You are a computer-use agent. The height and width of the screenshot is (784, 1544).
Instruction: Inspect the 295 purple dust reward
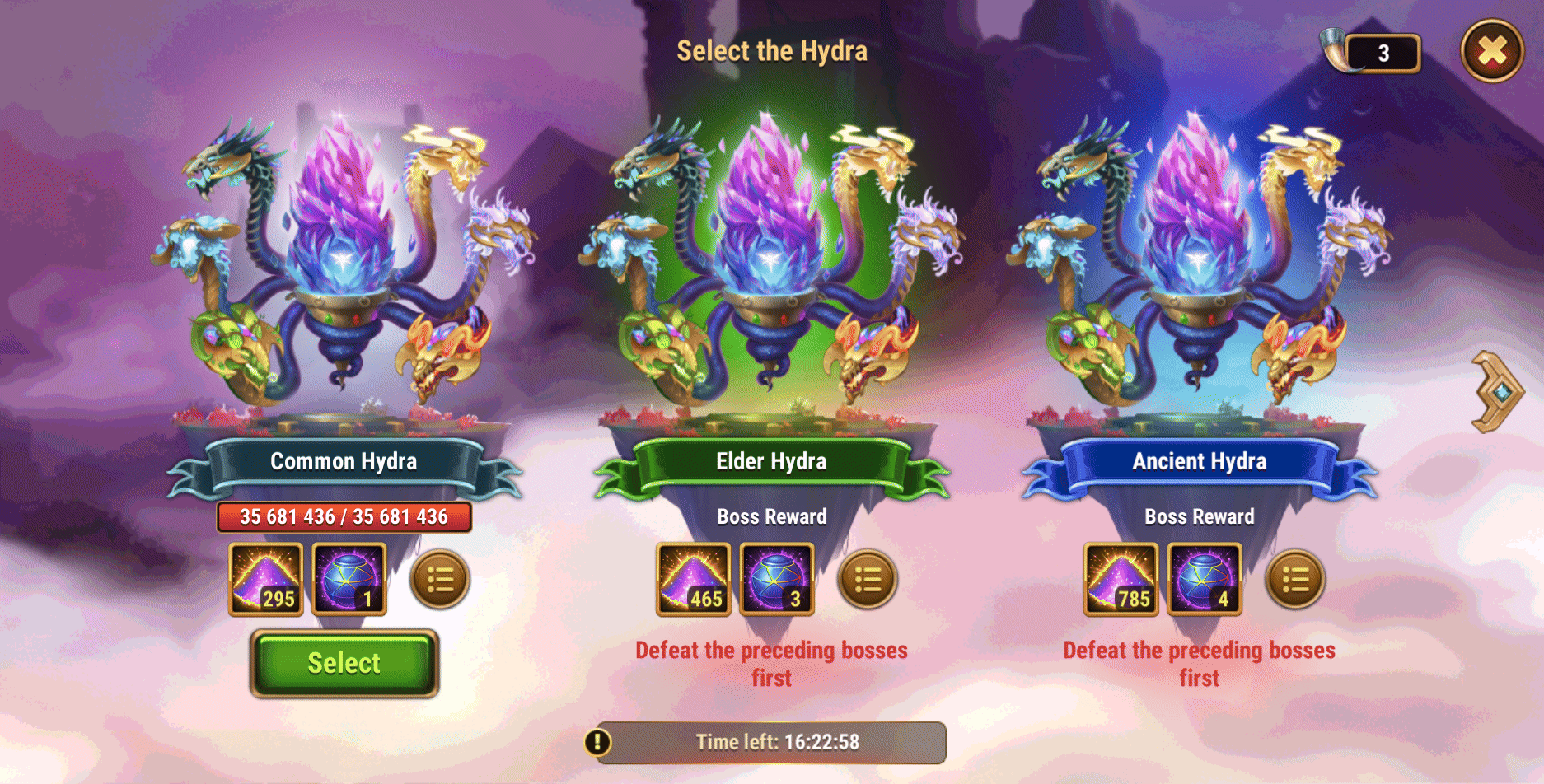(x=265, y=579)
